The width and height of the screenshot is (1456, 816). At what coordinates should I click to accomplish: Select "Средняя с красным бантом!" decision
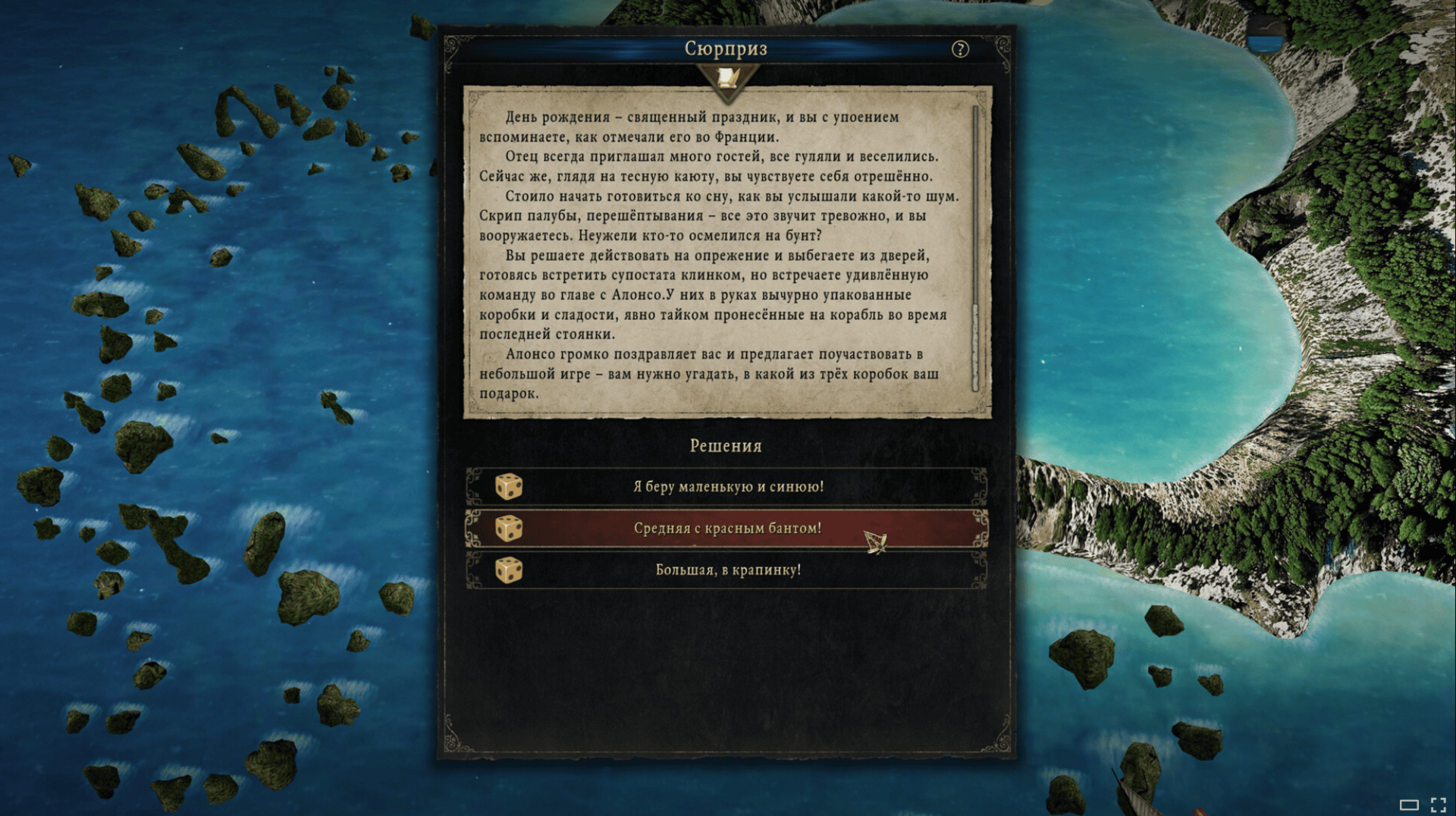click(x=727, y=529)
